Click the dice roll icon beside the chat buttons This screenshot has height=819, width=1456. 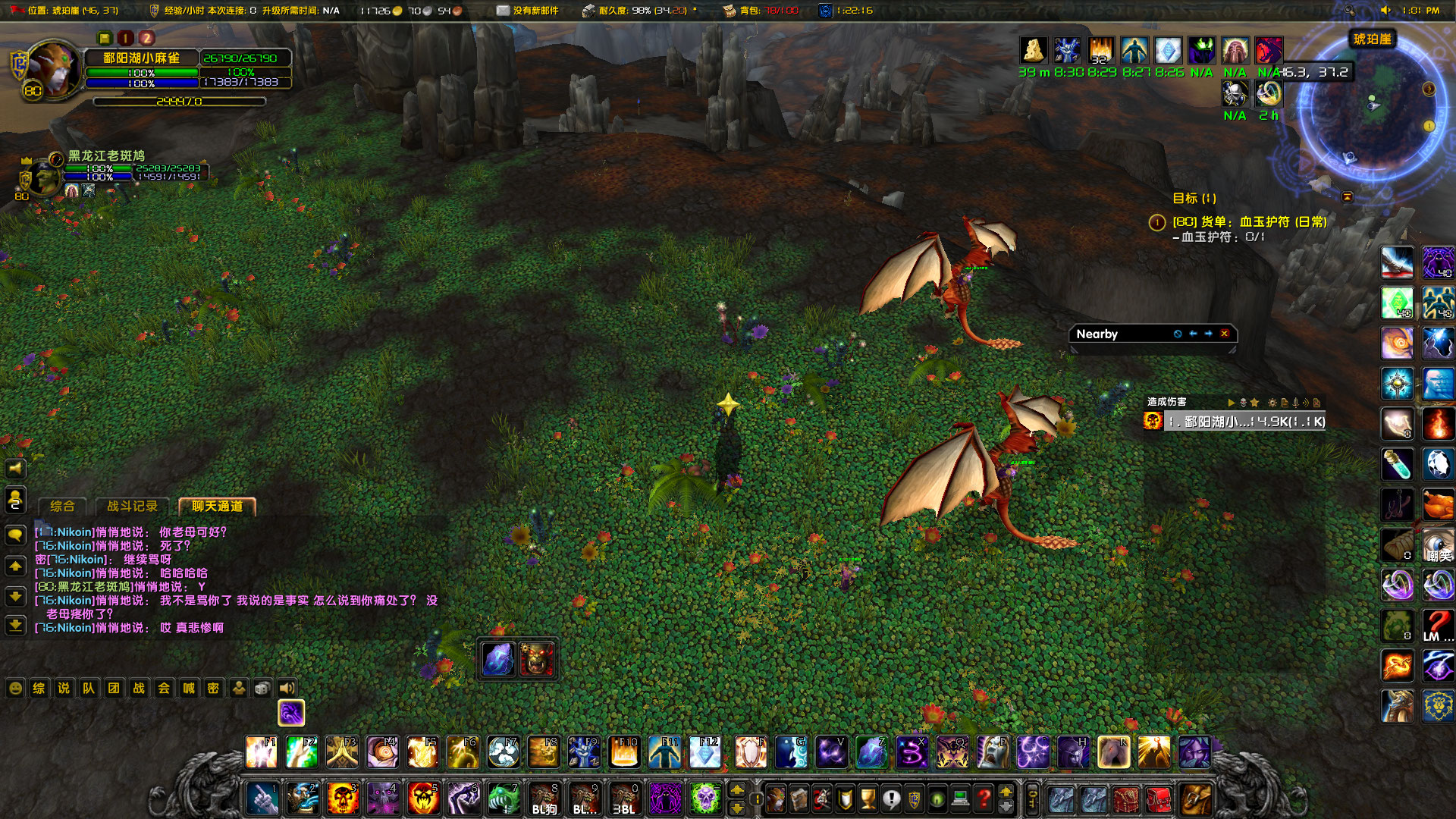262,689
